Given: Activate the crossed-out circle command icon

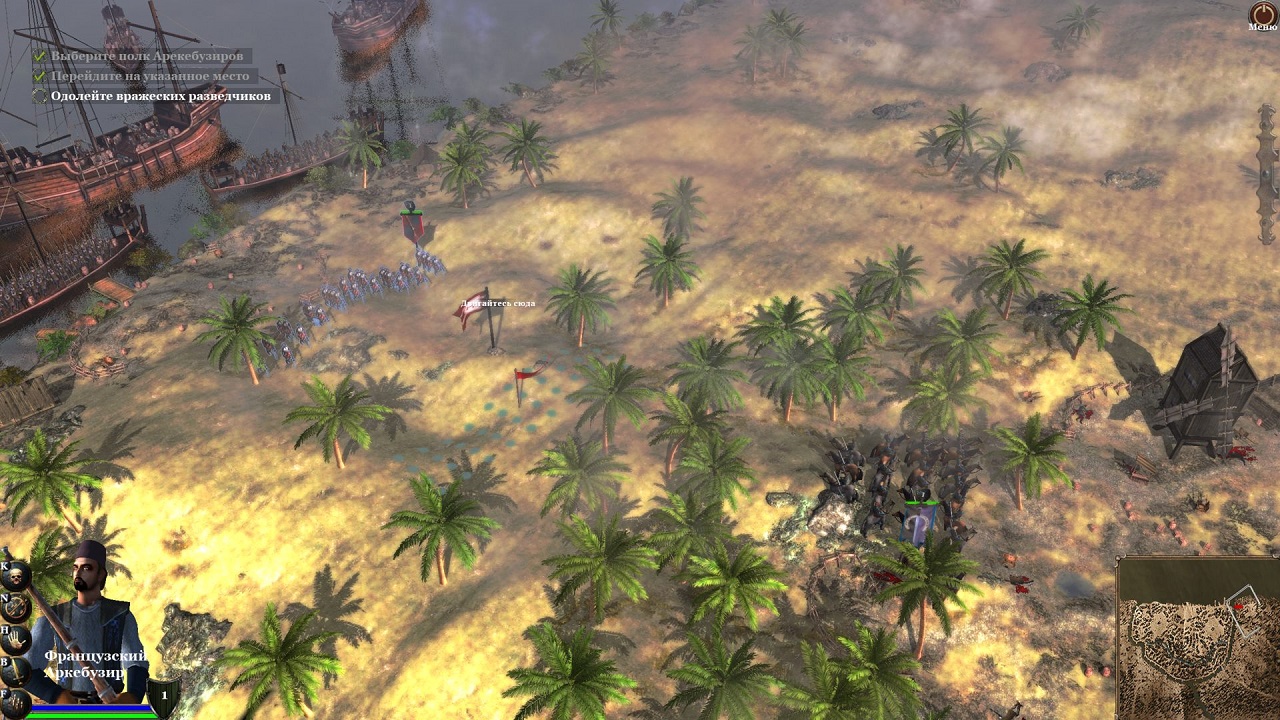Looking at the screenshot, I should coord(15,606).
